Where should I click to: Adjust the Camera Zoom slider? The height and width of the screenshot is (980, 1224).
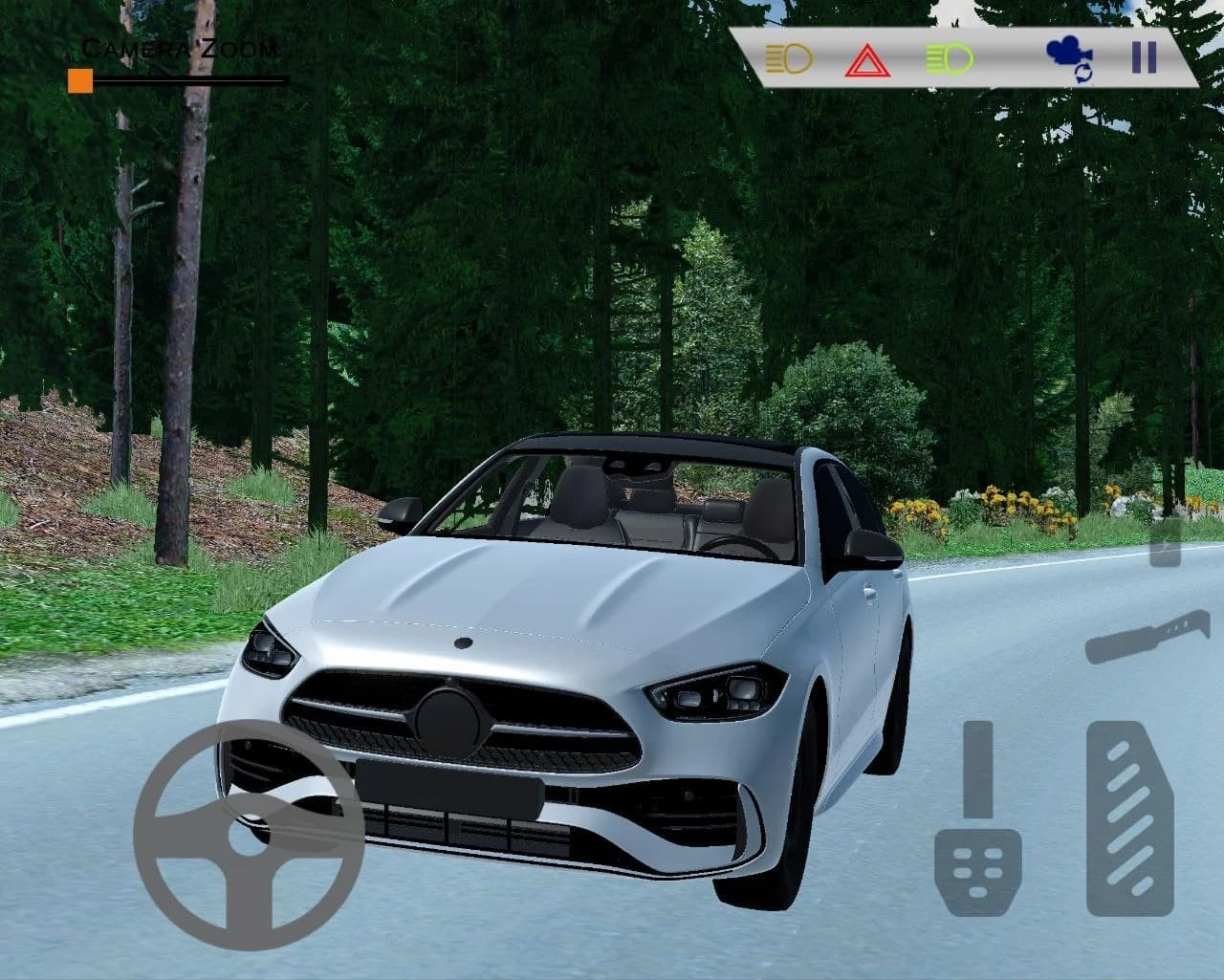[x=81, y=81]
